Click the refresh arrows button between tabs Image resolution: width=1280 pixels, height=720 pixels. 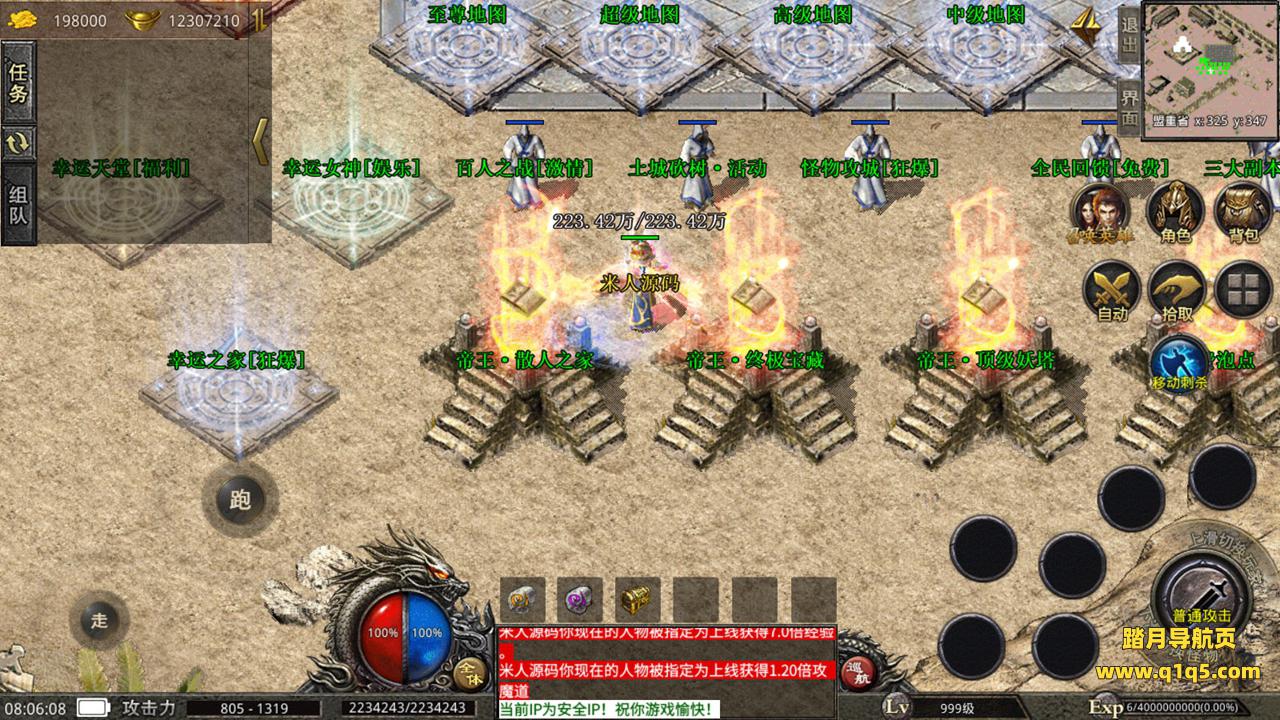(x=18, y=143)
